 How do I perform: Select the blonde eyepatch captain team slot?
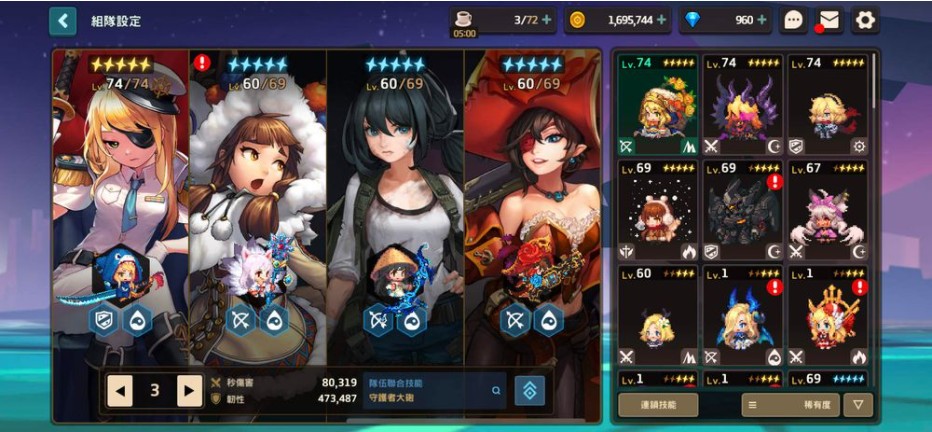click(120, 200)
